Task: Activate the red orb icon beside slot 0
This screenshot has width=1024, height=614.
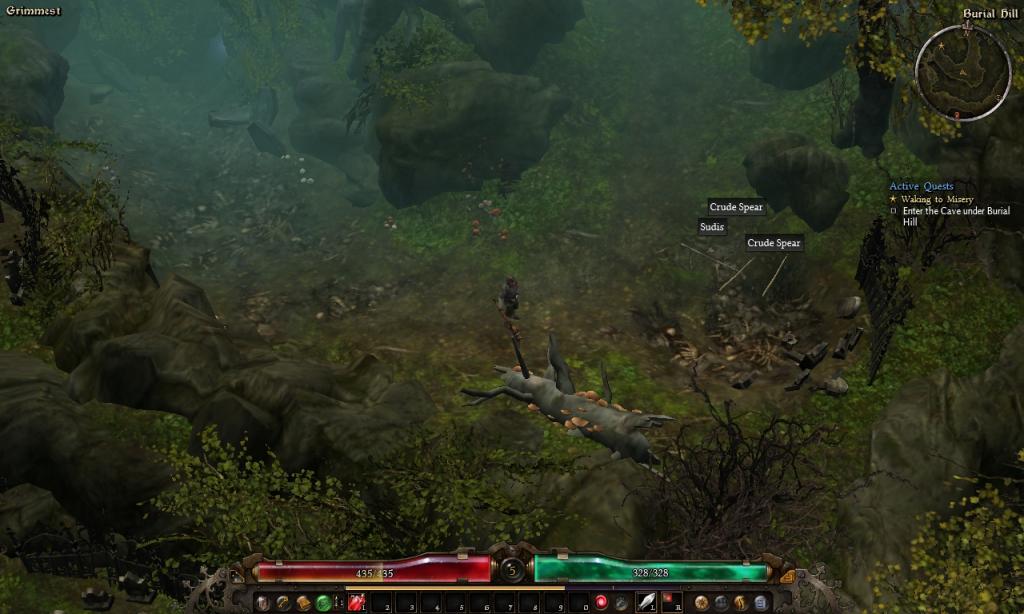Action: [x=601, y=602]
